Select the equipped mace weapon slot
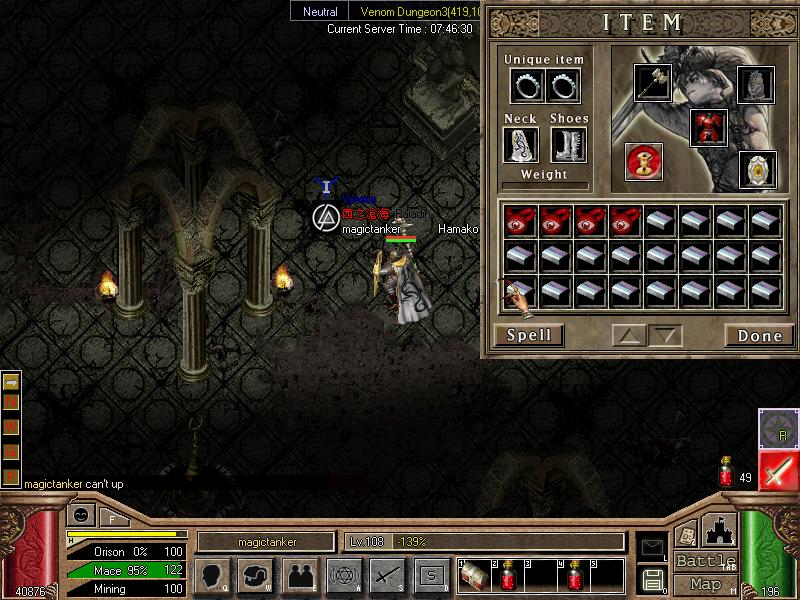Image resolution: width=800 pixels, height=600 pixels. coord(654,84)
